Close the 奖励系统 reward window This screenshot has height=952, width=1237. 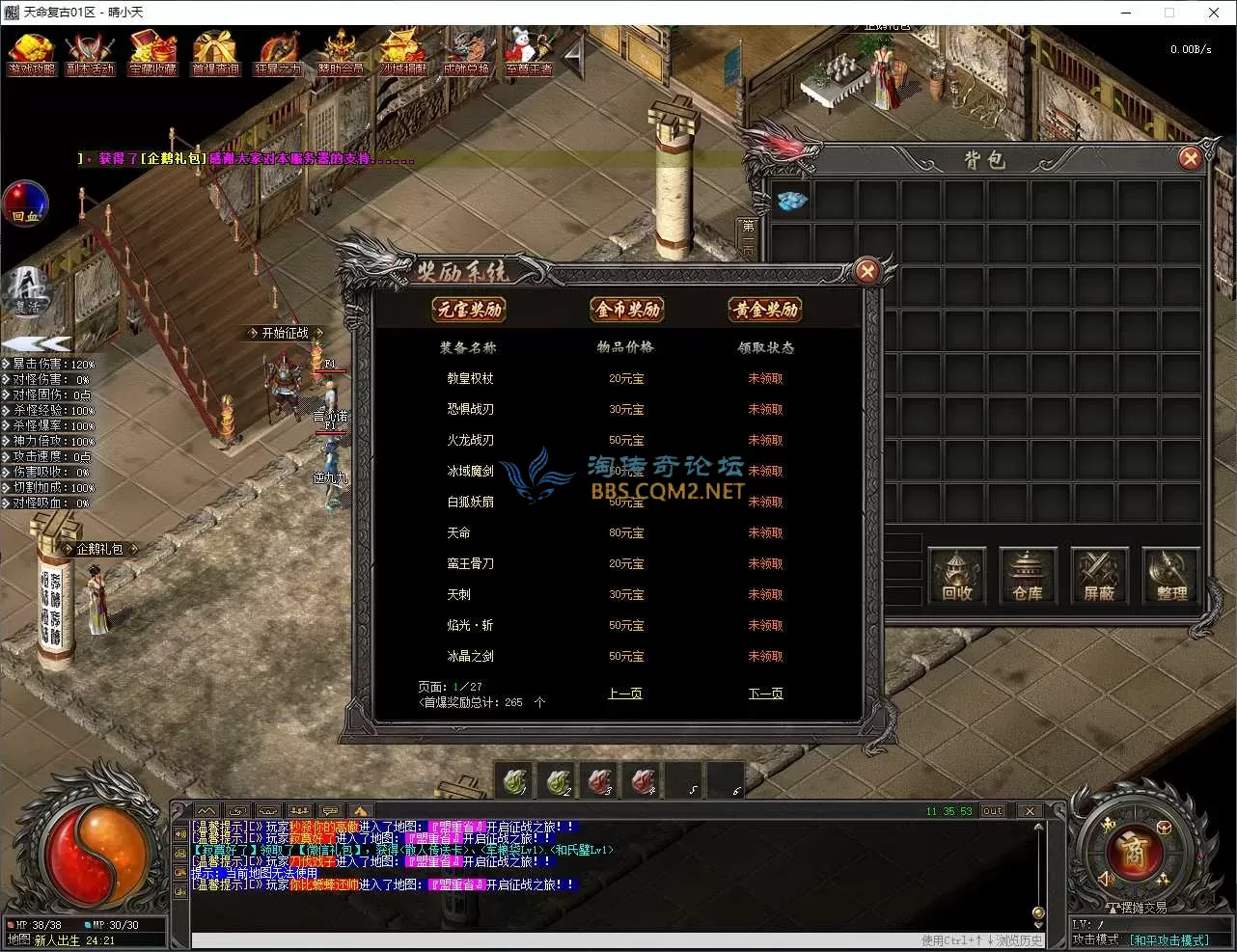(866, 272)
